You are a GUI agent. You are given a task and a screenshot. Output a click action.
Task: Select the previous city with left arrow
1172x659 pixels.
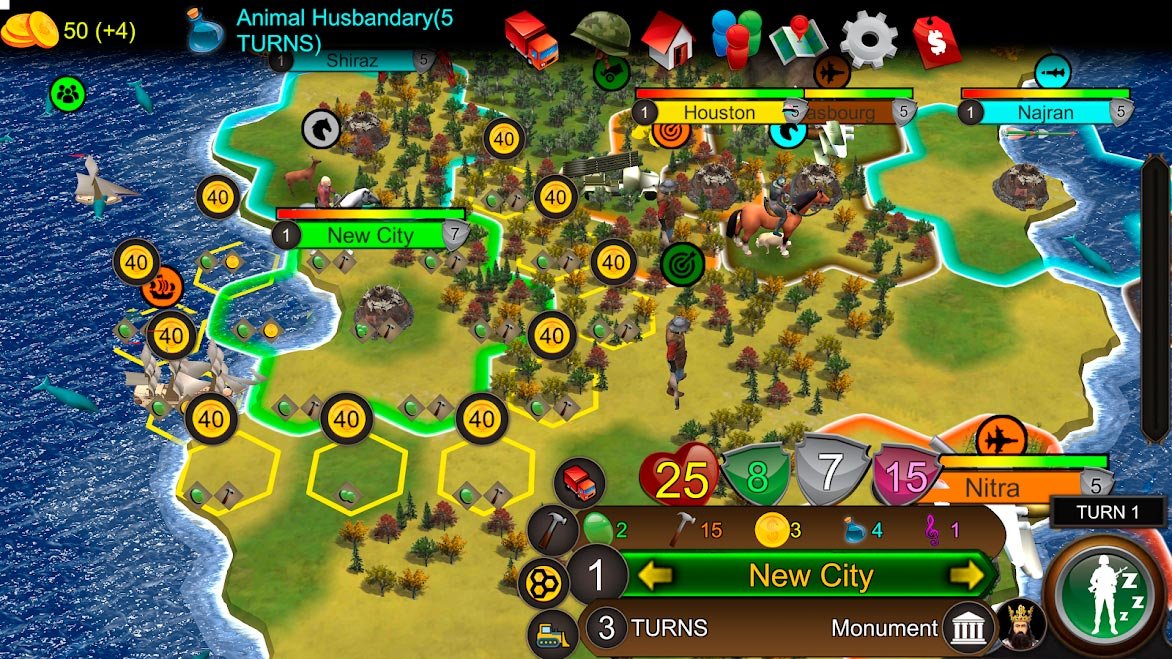coord(657,575)
